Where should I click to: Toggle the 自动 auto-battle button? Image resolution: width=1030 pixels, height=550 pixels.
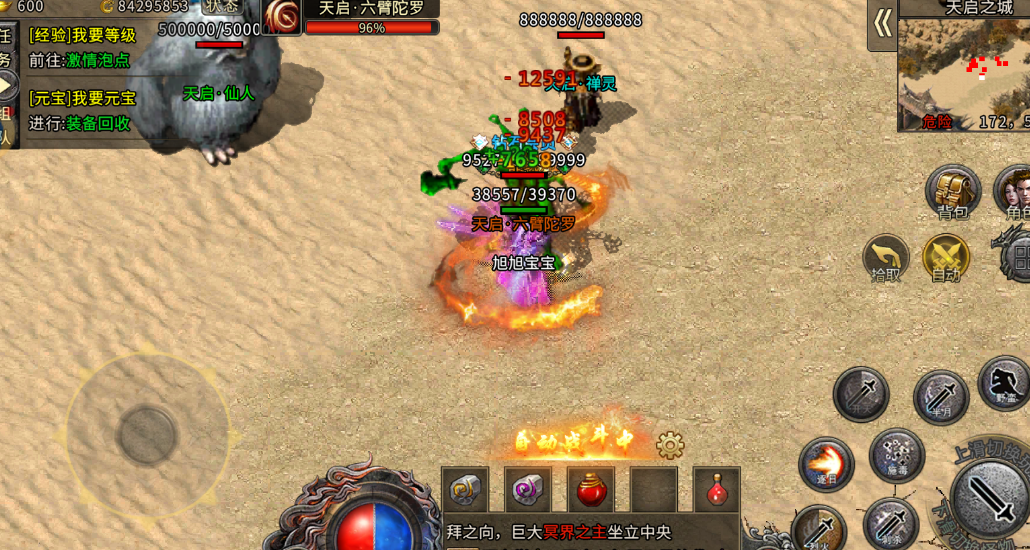click(x=946, y=257)
